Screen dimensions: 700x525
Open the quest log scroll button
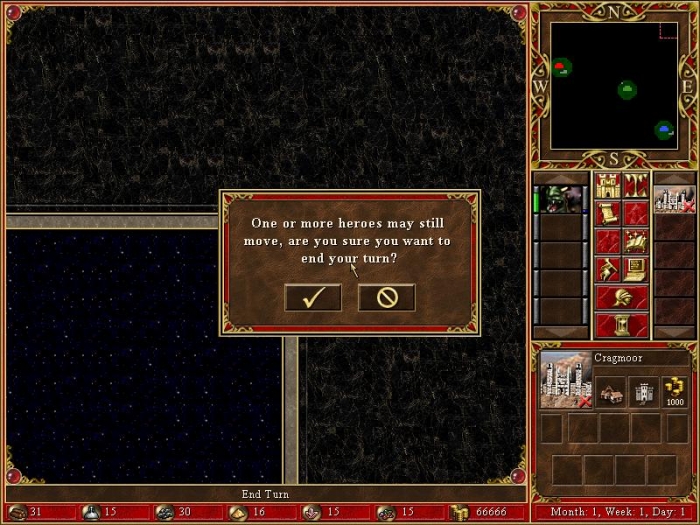pyautogui.click(x=608, y=213)
